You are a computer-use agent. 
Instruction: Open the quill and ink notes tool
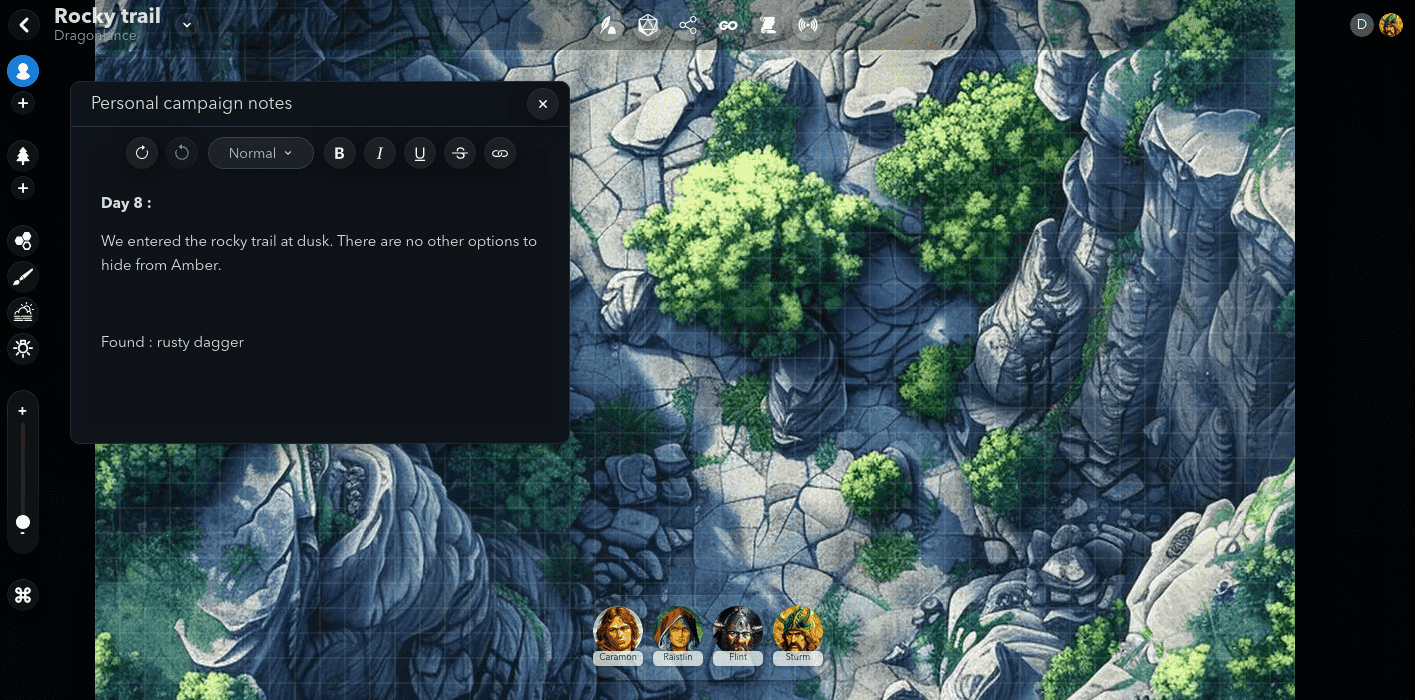point(608,26)
